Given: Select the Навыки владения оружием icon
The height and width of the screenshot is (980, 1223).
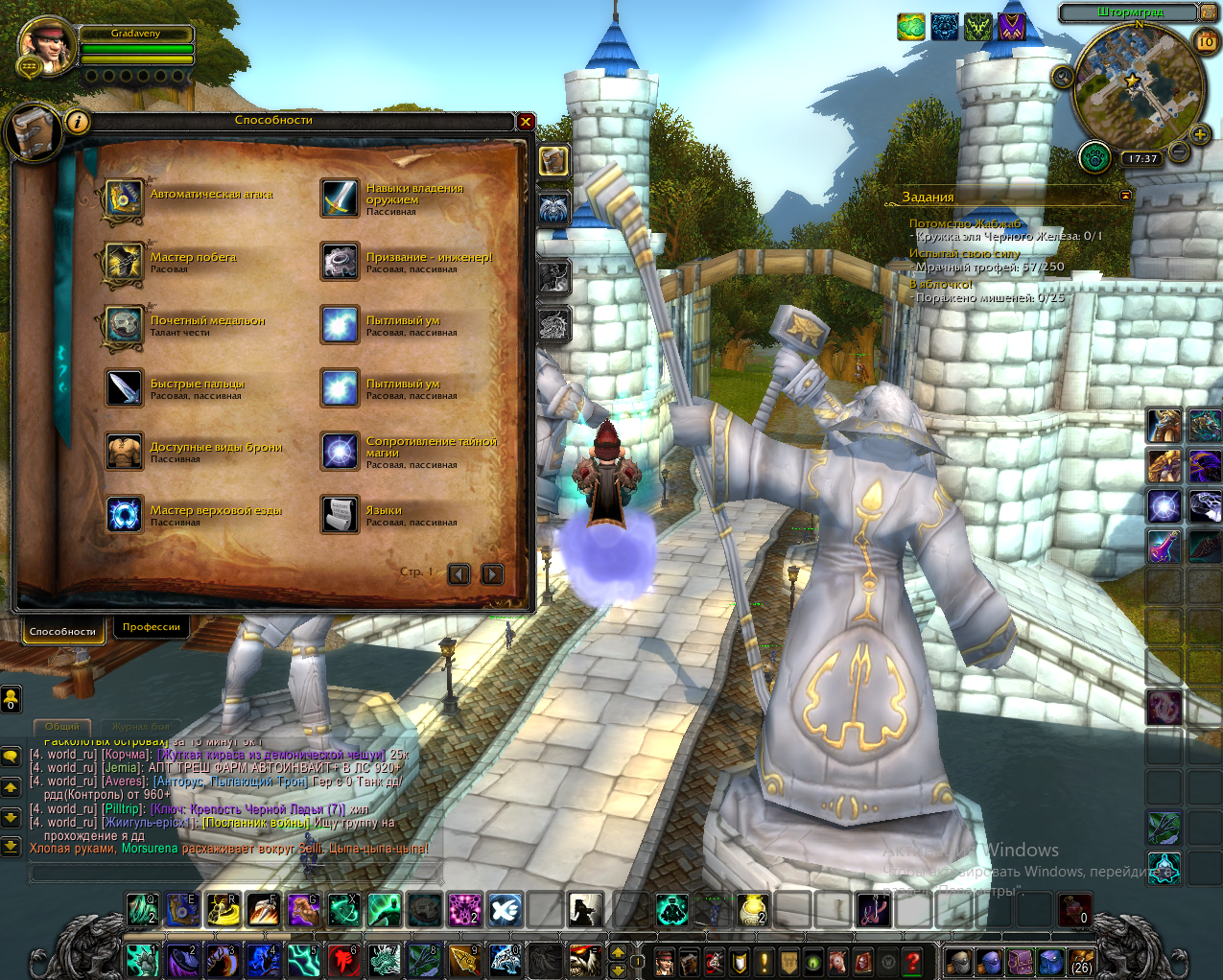Looking at the screenshot, I should (x=340, y=198).
